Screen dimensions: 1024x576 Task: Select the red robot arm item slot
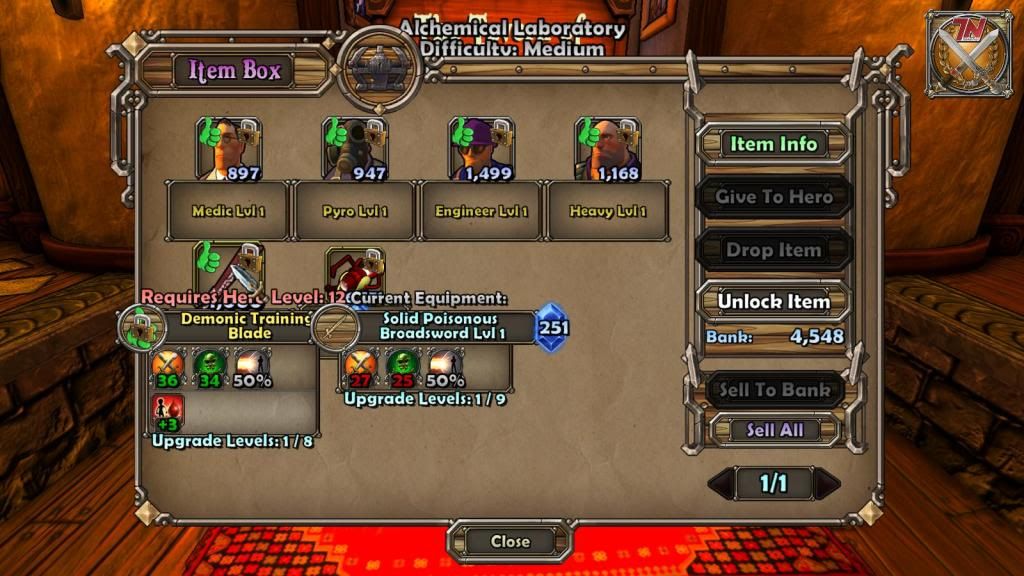(355, 272)
